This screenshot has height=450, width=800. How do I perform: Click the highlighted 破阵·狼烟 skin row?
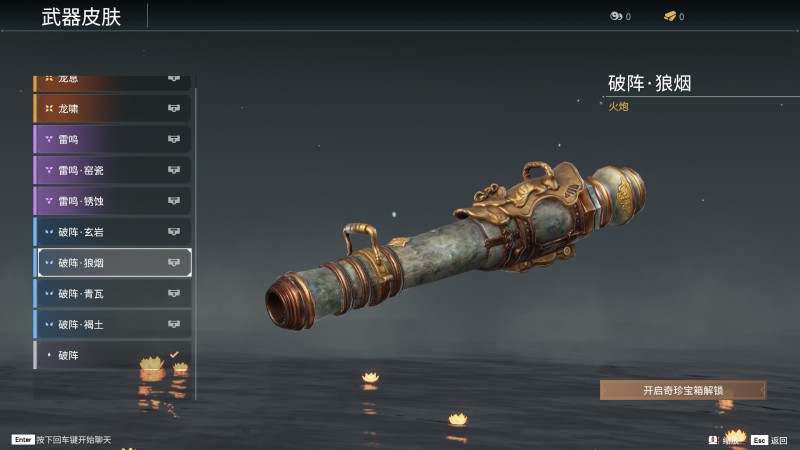[x=112, y=263]
